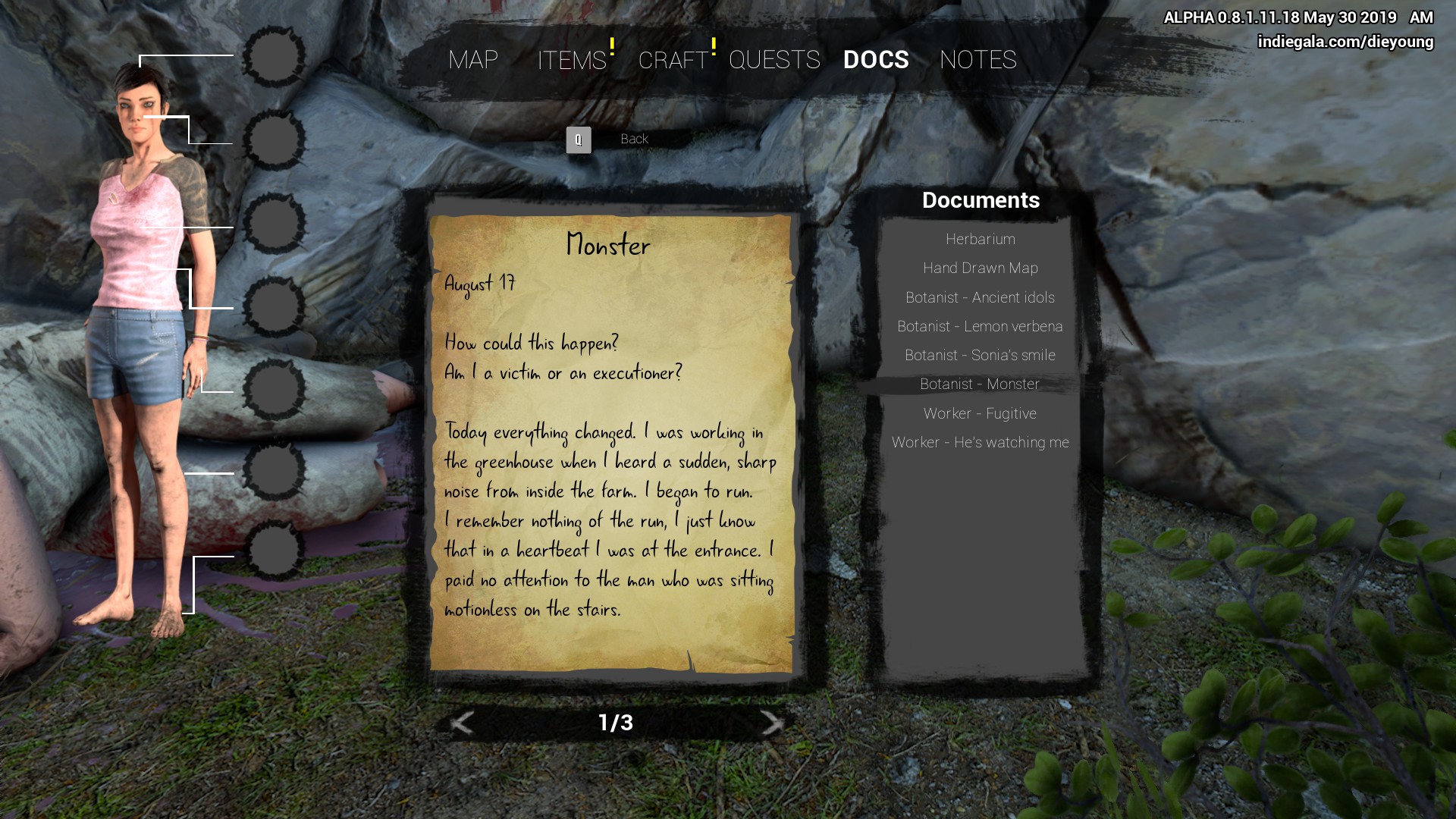Read Botanist - Ancient idols
Screen dimensions: 1456x819
pyautogui.click(x=980, y=298)
